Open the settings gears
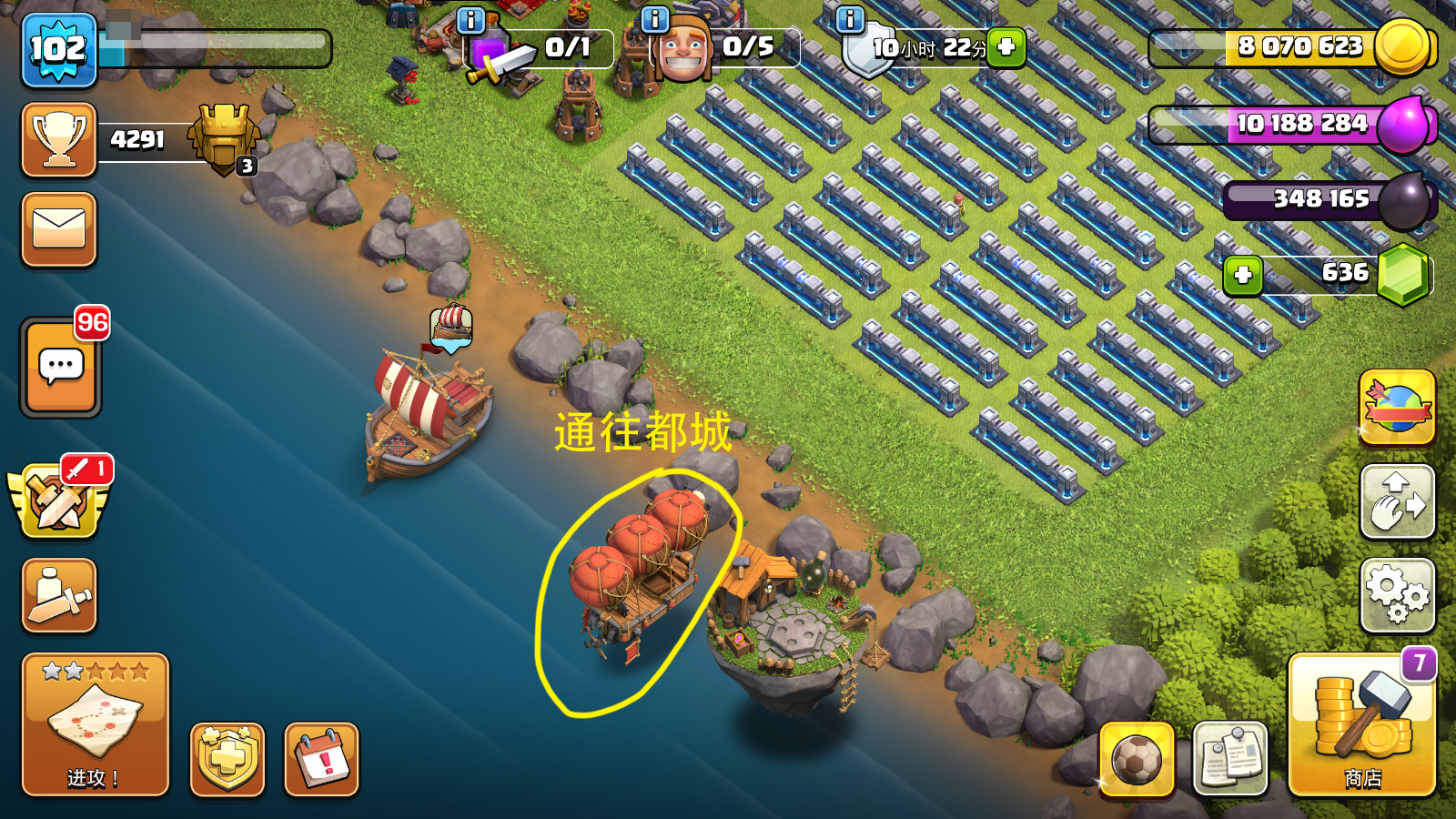The image size is (1456, 819). pyautogui.click(x=1397, y=595)
